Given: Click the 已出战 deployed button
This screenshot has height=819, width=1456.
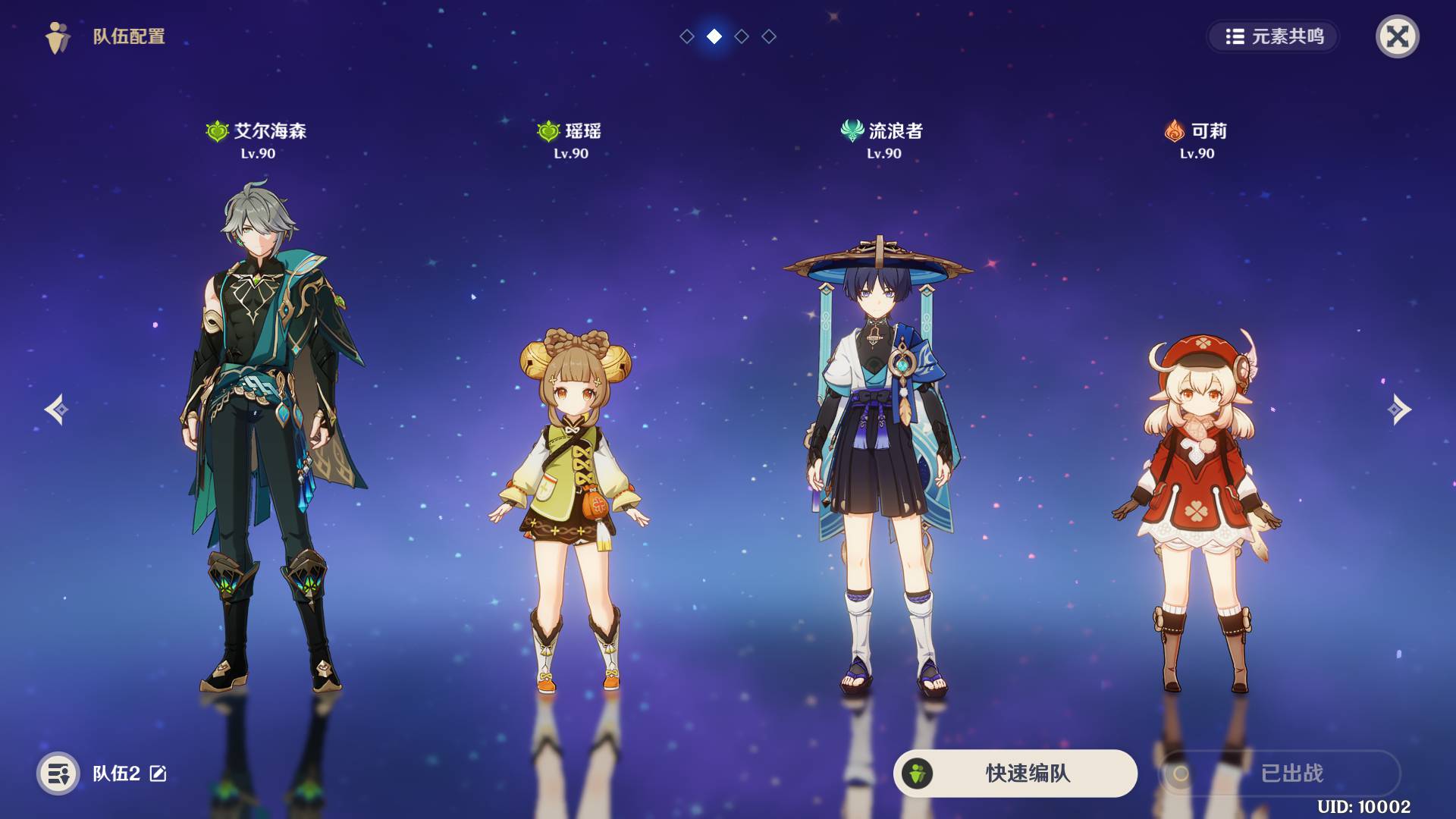Looking at the screenshot, I should coord(1280,773).
